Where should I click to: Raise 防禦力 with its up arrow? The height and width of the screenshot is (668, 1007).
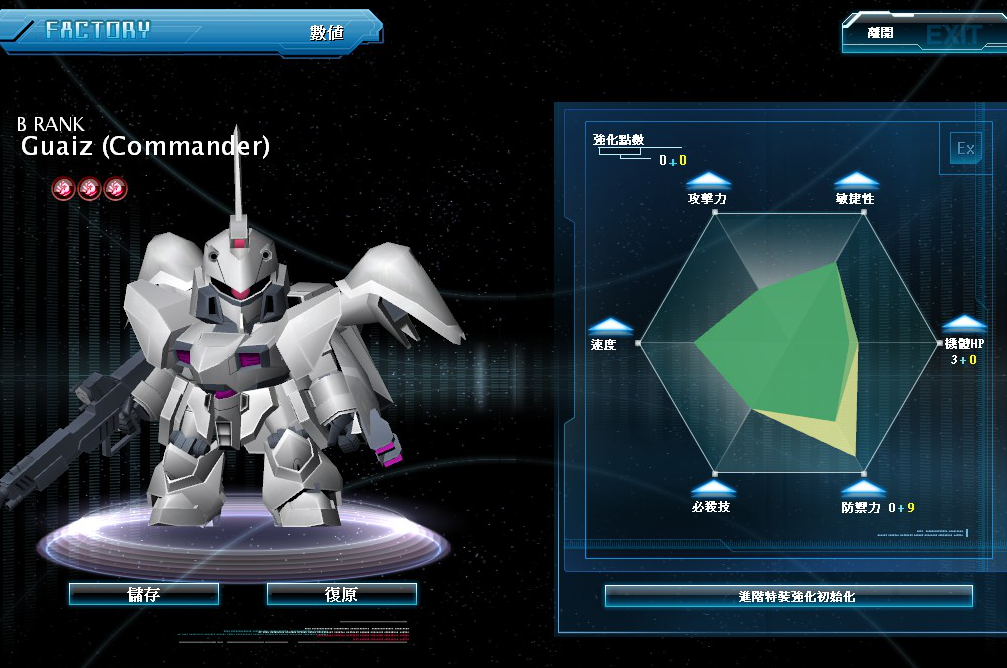tap(861, 488)
